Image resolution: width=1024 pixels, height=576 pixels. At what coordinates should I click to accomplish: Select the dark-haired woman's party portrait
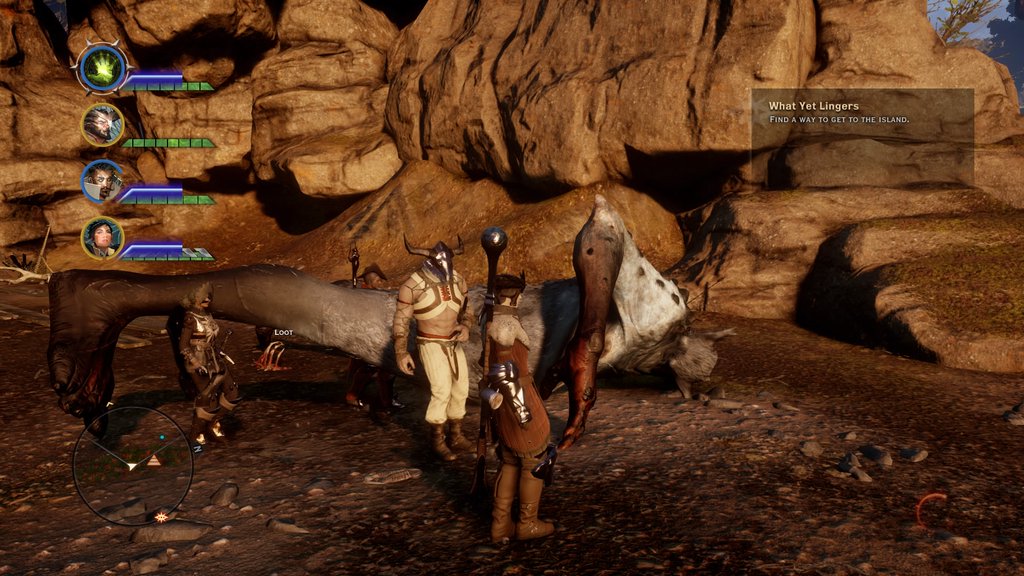coord(102,239)
